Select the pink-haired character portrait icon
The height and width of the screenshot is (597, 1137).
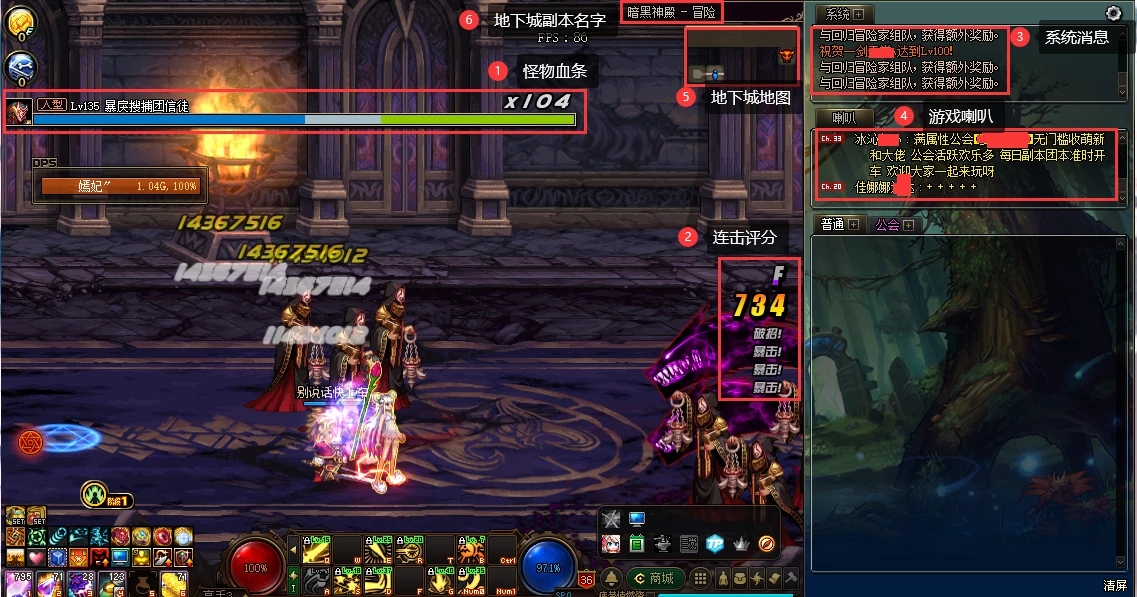click(611, 543)
